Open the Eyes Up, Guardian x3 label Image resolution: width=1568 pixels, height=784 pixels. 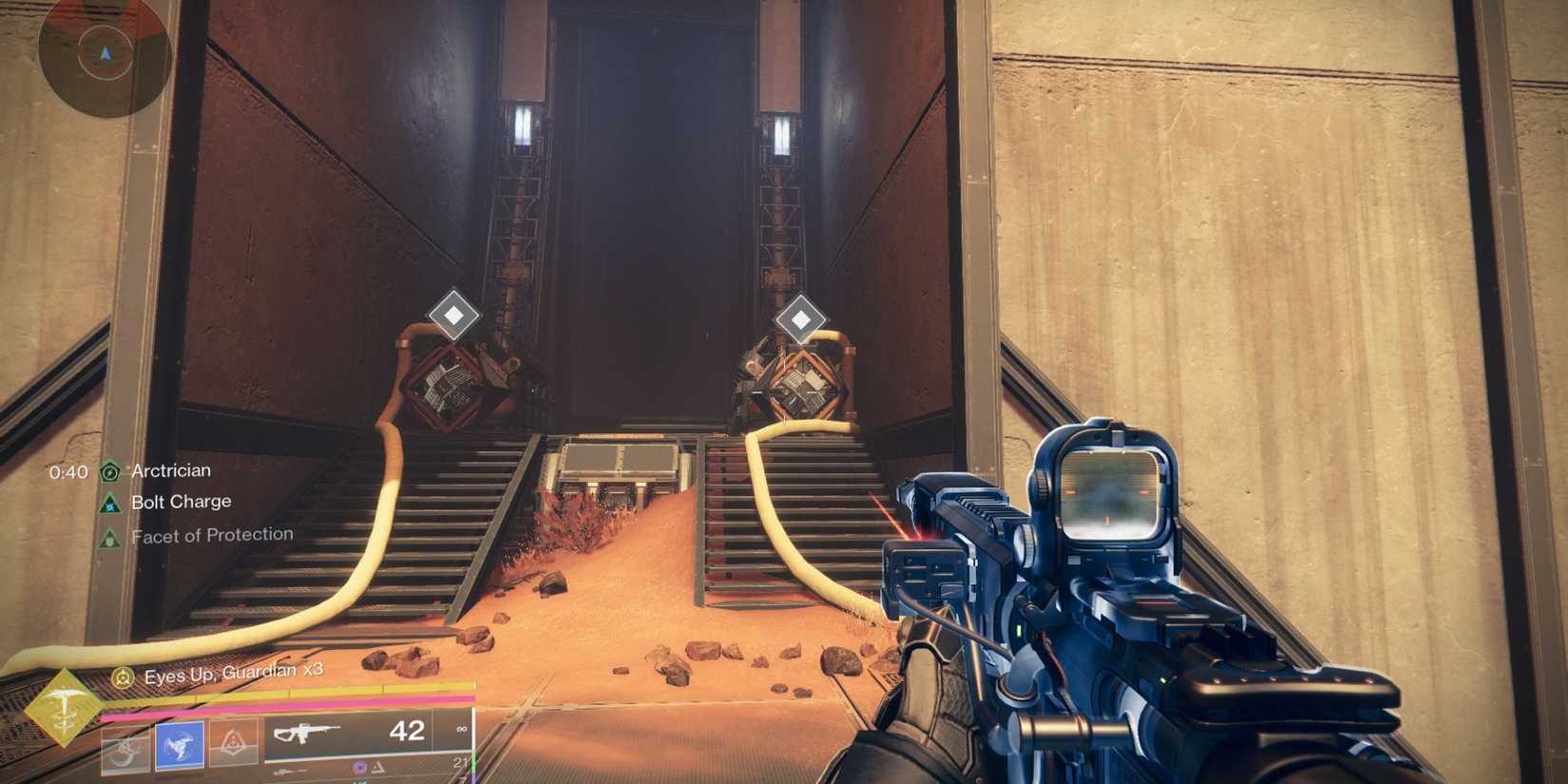tap(231, 675)
